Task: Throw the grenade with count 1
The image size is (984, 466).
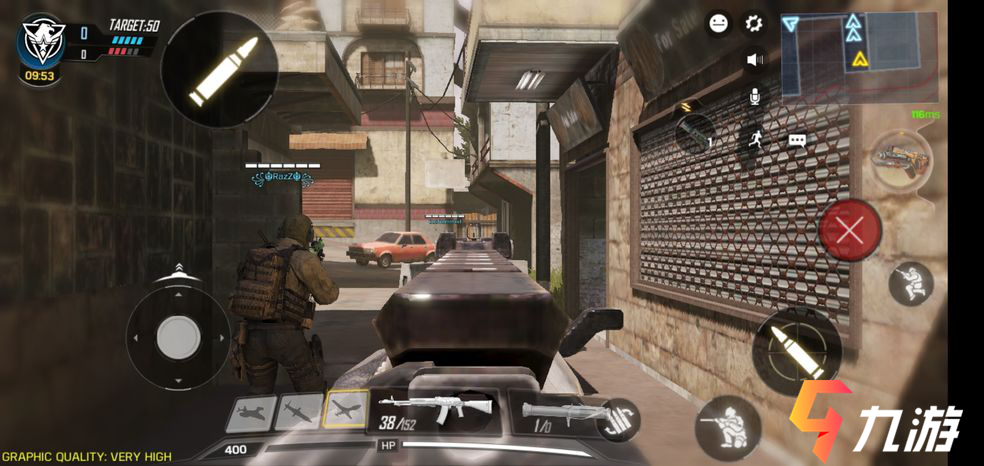Action: click(x=694, y=133)
